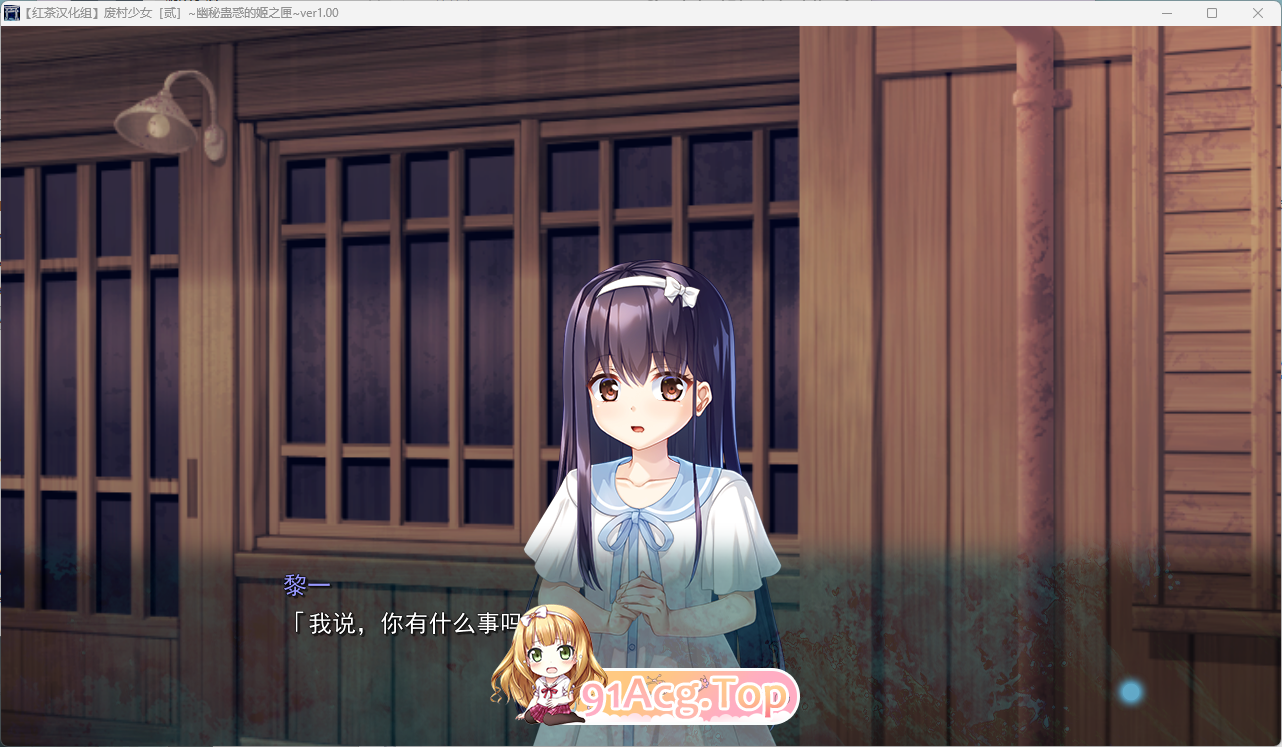Close the game window
The width and height of the screenshot is (1282, 747).
coord(1257,13)
